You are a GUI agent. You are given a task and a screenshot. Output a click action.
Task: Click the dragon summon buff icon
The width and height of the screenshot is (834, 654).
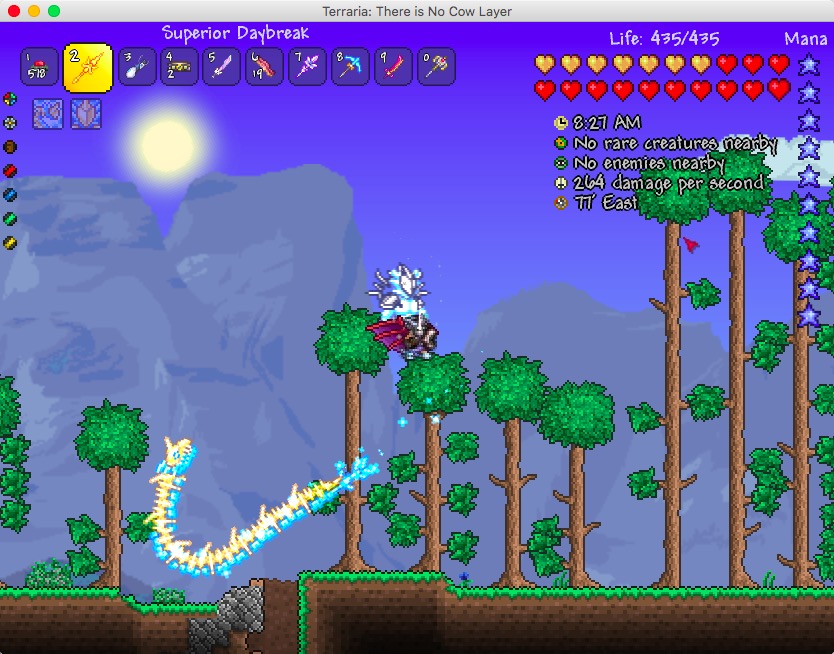tap(48, 113)
